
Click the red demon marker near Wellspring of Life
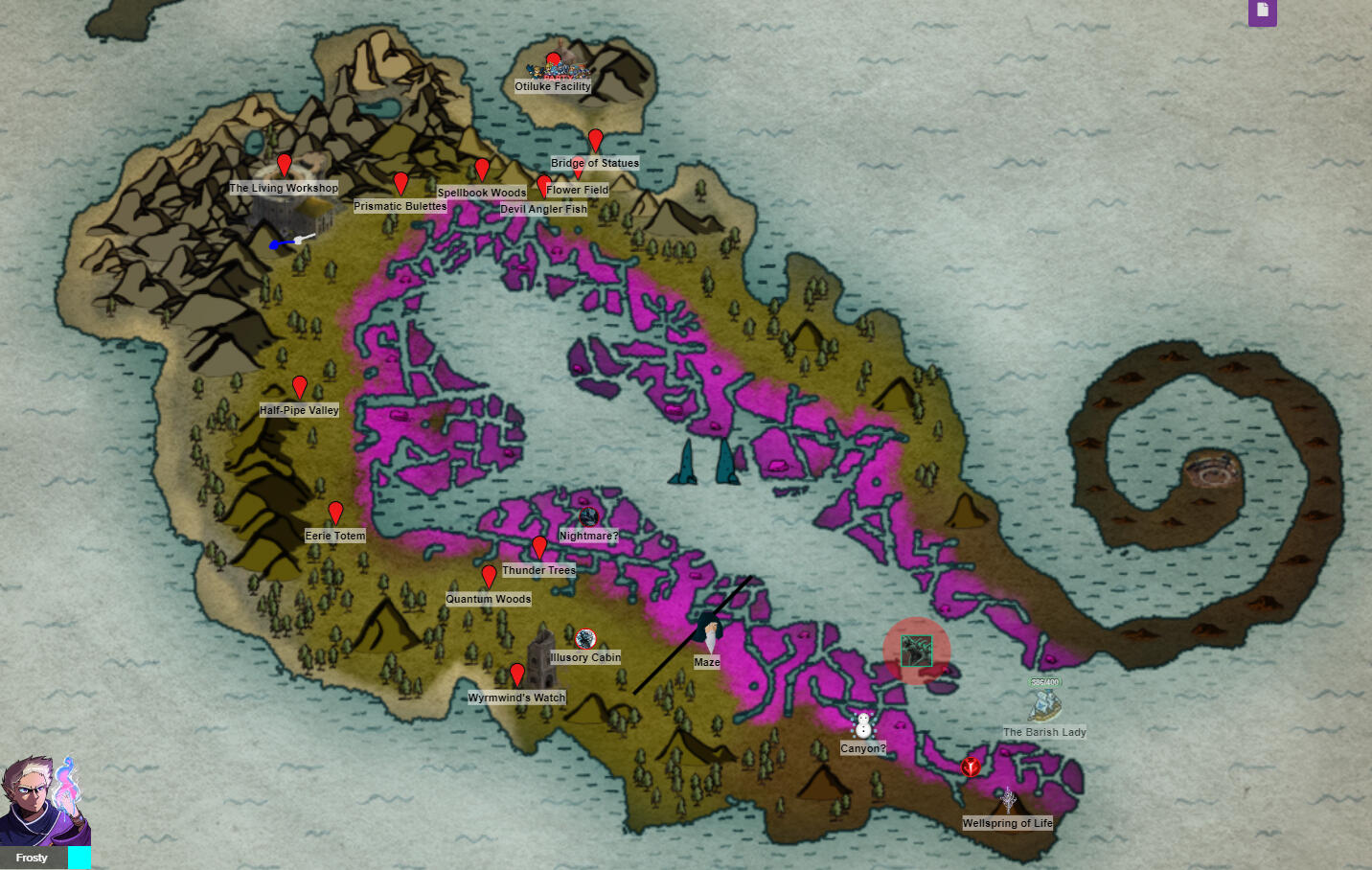971,767
